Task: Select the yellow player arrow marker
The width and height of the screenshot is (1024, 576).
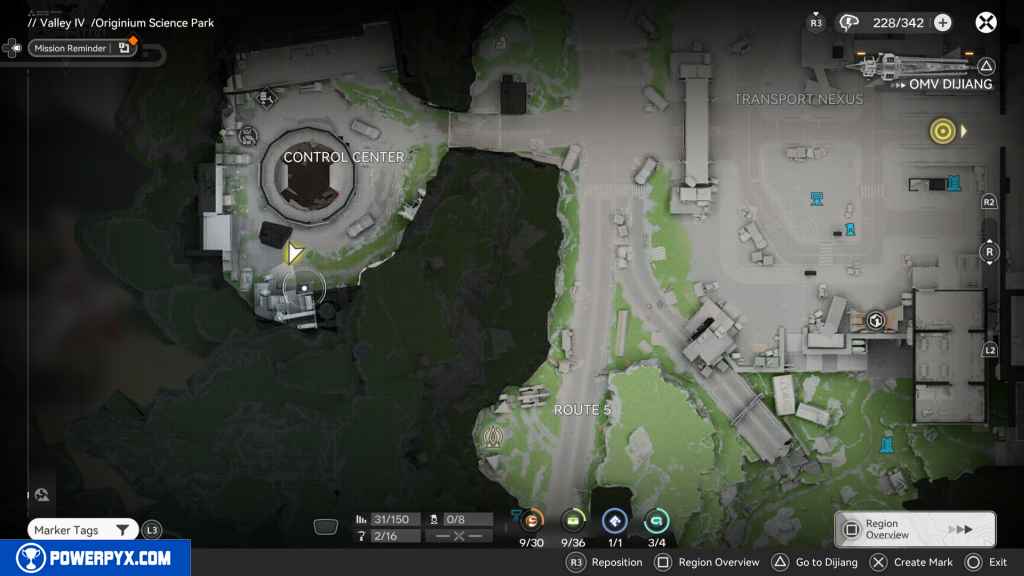Action: click(293, 254)
